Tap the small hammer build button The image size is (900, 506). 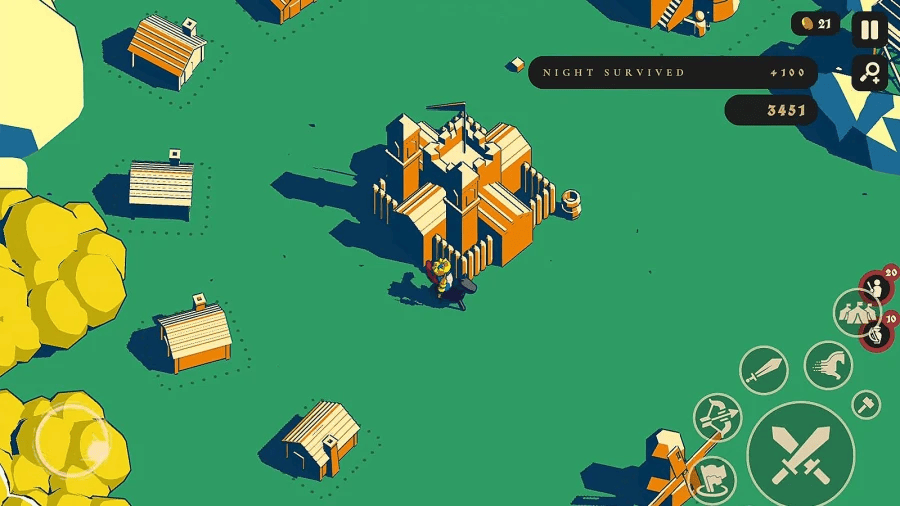(866, 404)
